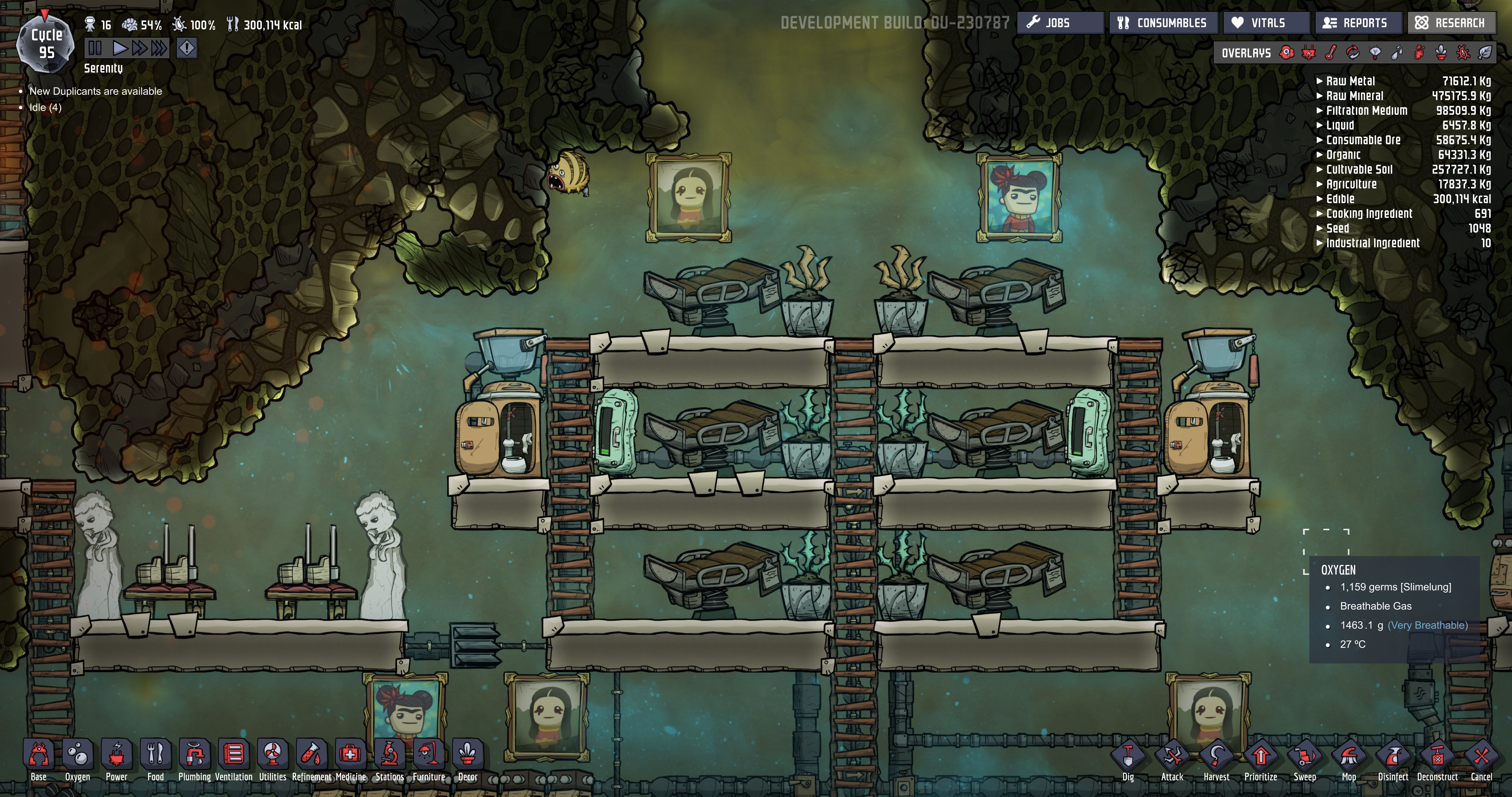Show the Vitals panel
Screen dimensions: 1512x797
[1266, 23]
